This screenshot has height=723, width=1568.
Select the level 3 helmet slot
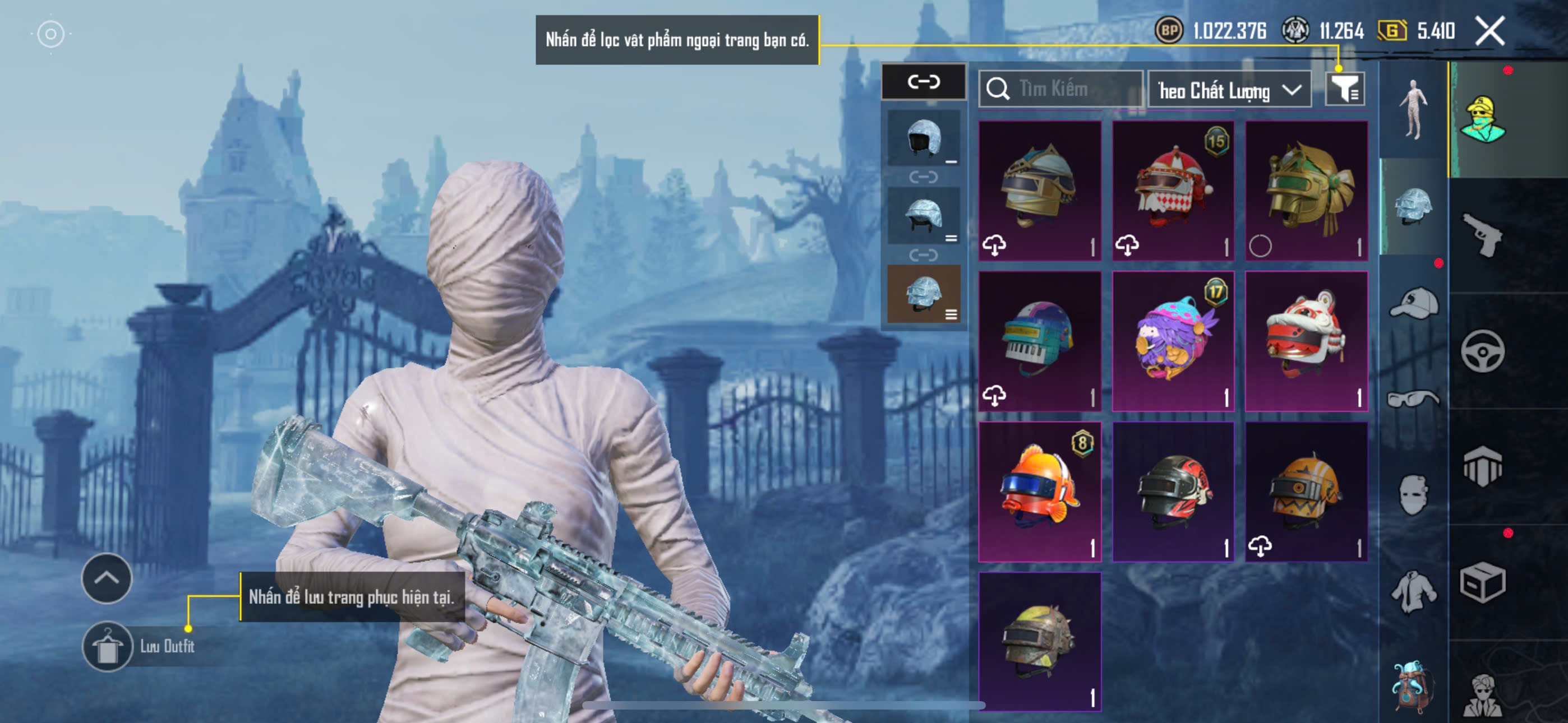point(924,293)
